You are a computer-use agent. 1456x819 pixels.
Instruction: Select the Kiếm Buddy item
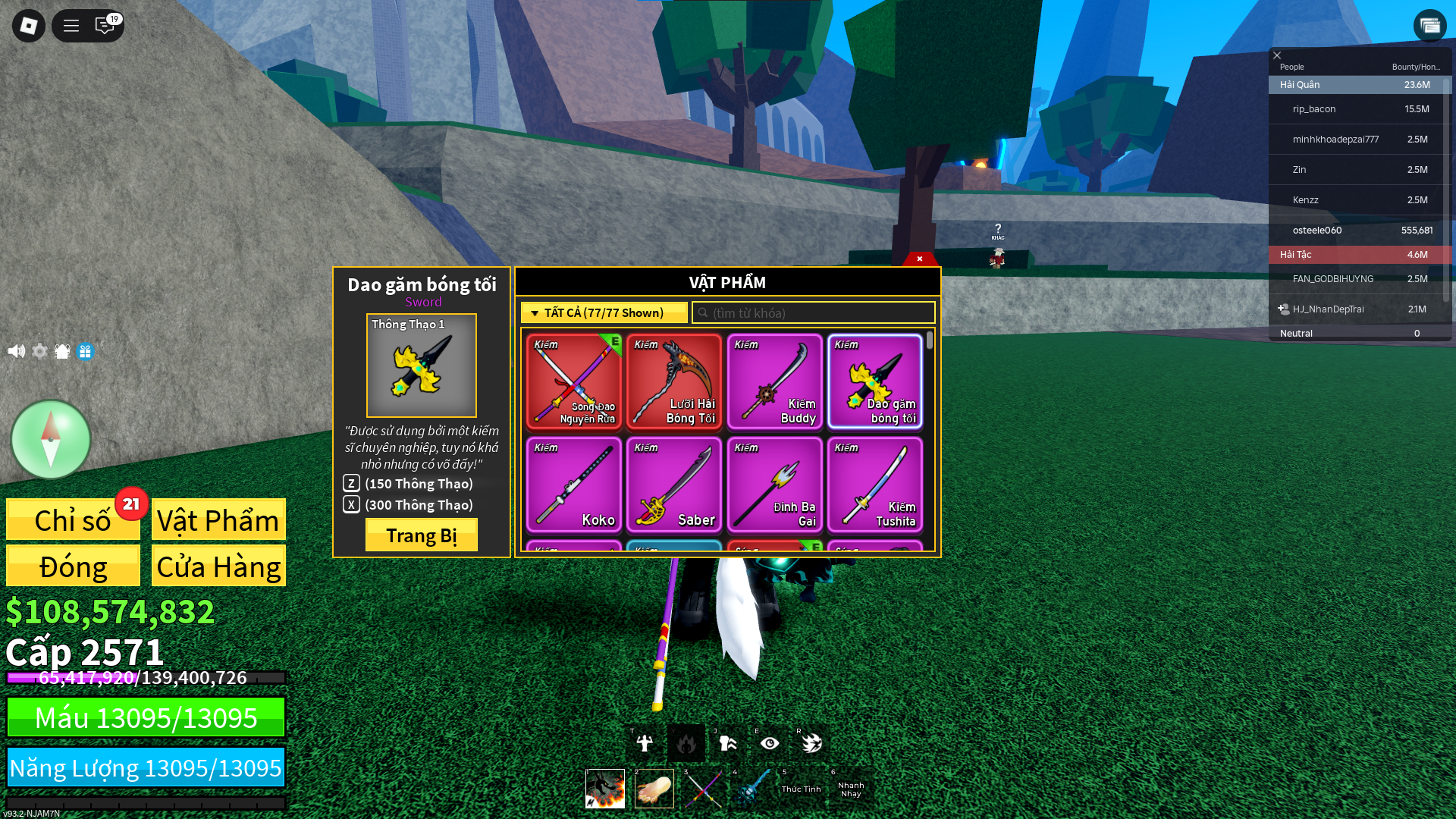[x=774, y=381]
